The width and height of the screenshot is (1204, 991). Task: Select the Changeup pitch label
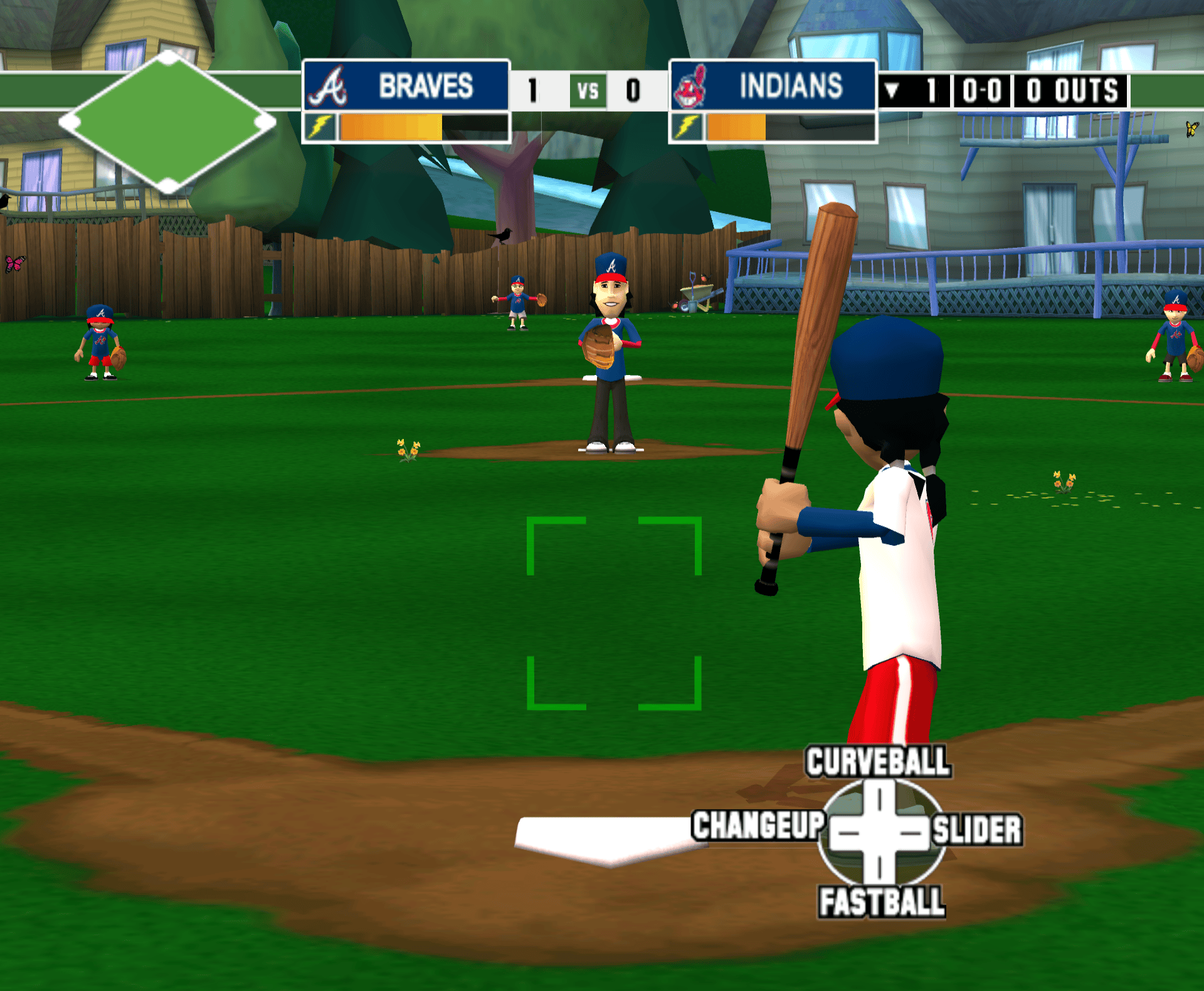pos(758,825)
